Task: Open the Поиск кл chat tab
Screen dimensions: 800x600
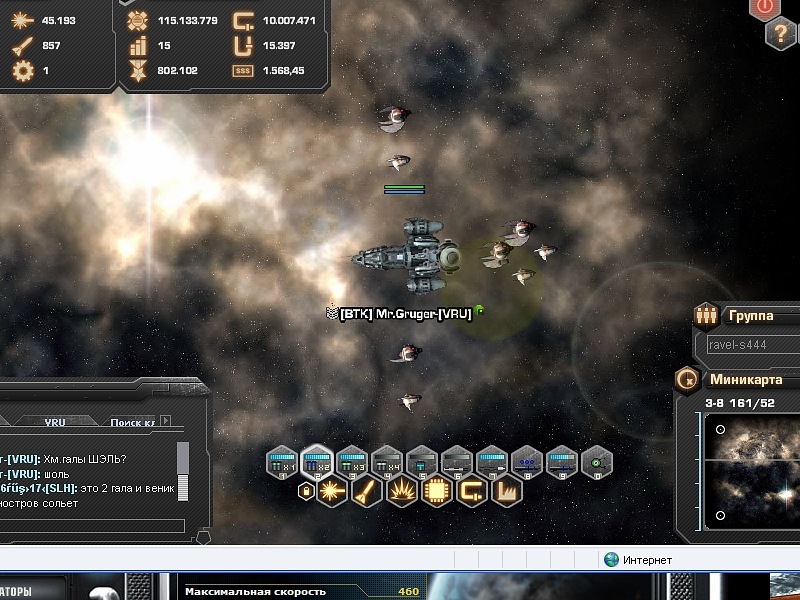Action: point(131,422)
